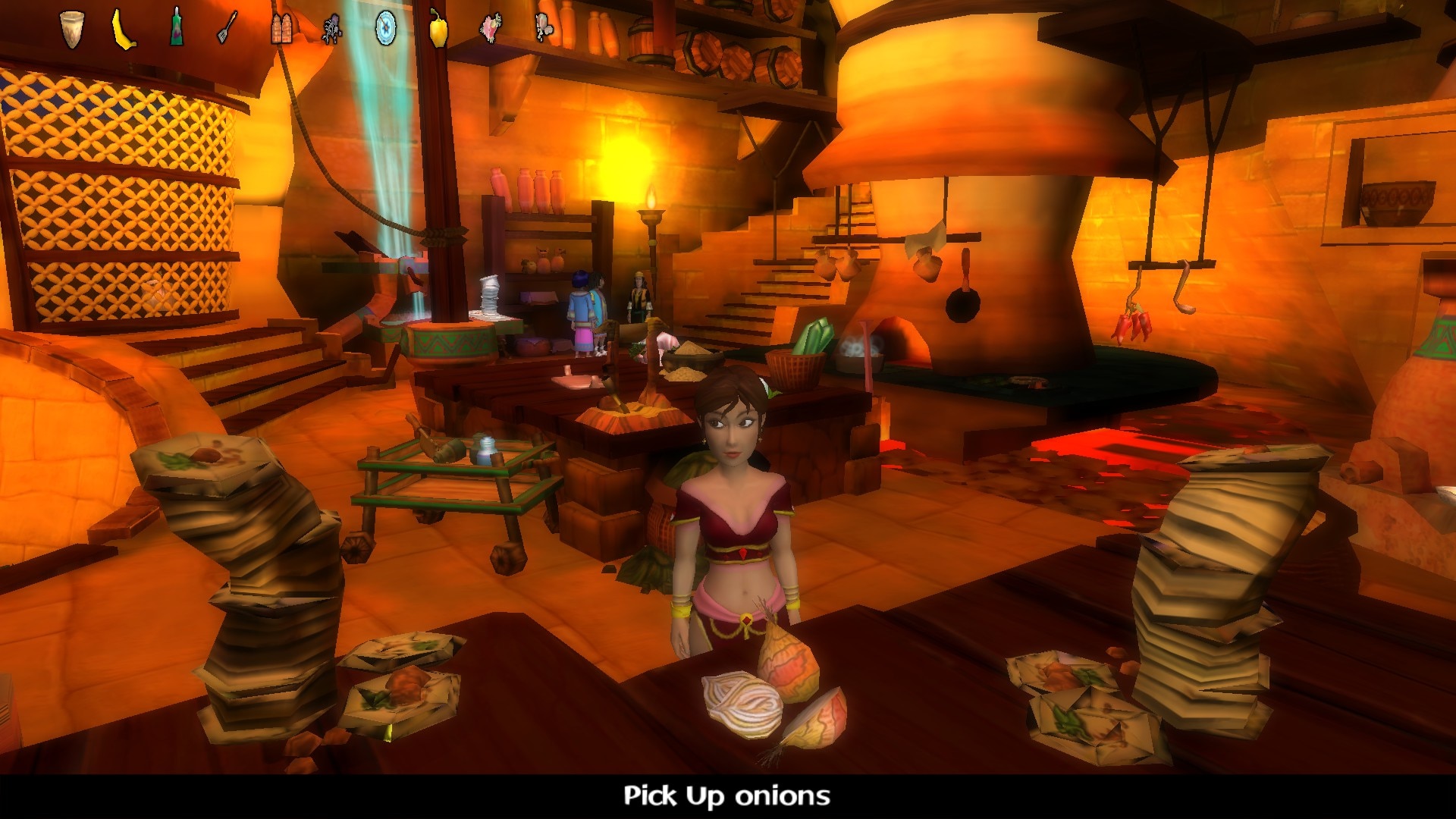Select the stone tablets inventory item
1456x819 pixels.
[x=281, y=29]
